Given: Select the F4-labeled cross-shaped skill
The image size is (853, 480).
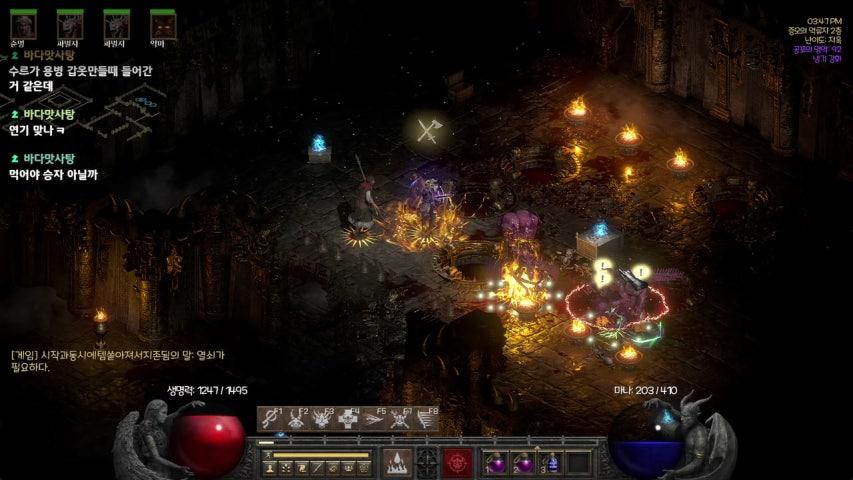Looking at the screenshot, I should (348, 419).
